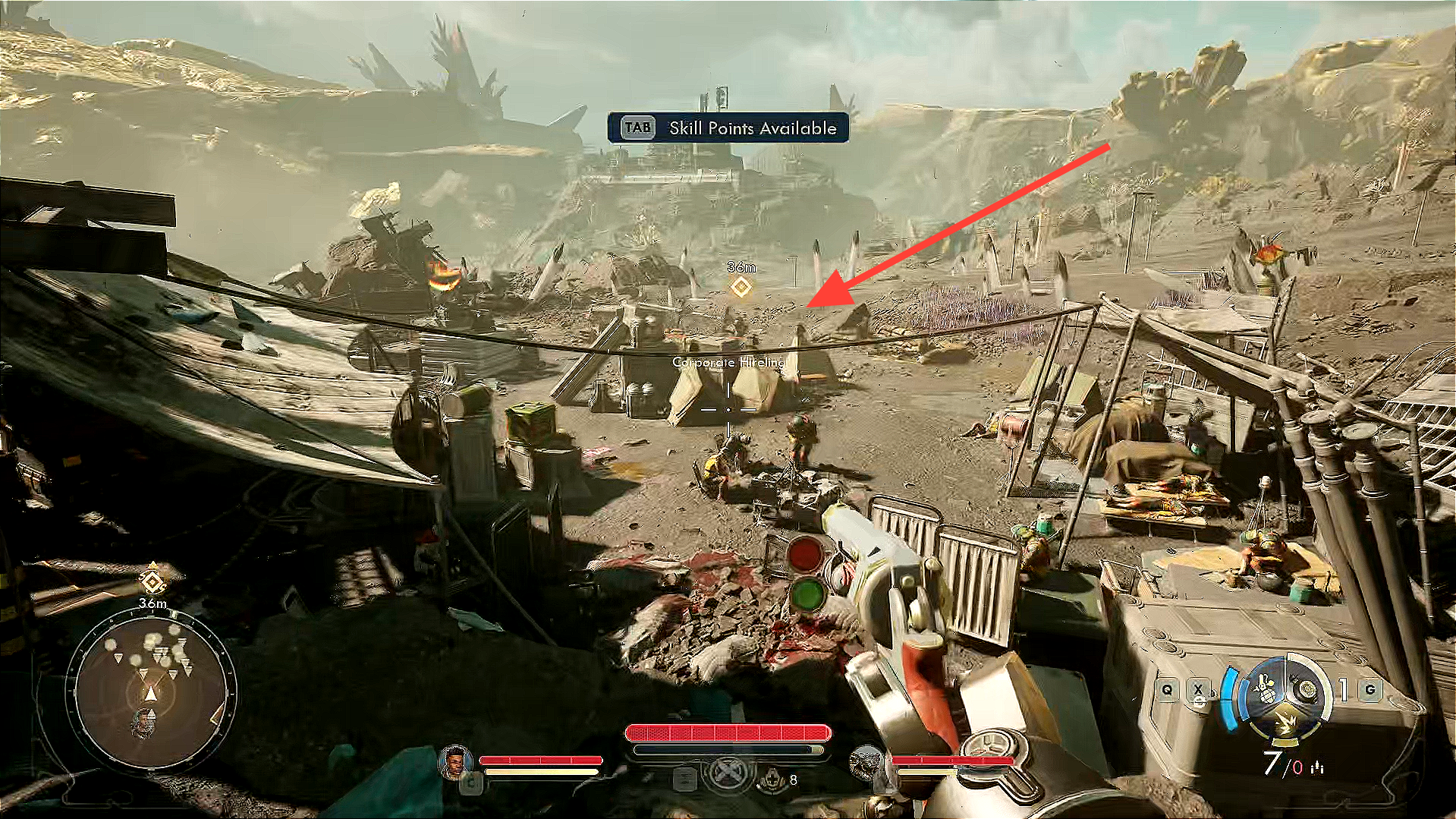The height and width of the screenshot is (819, 1456).
Task: Select the quest marker above the minimap
Action: 153,582
